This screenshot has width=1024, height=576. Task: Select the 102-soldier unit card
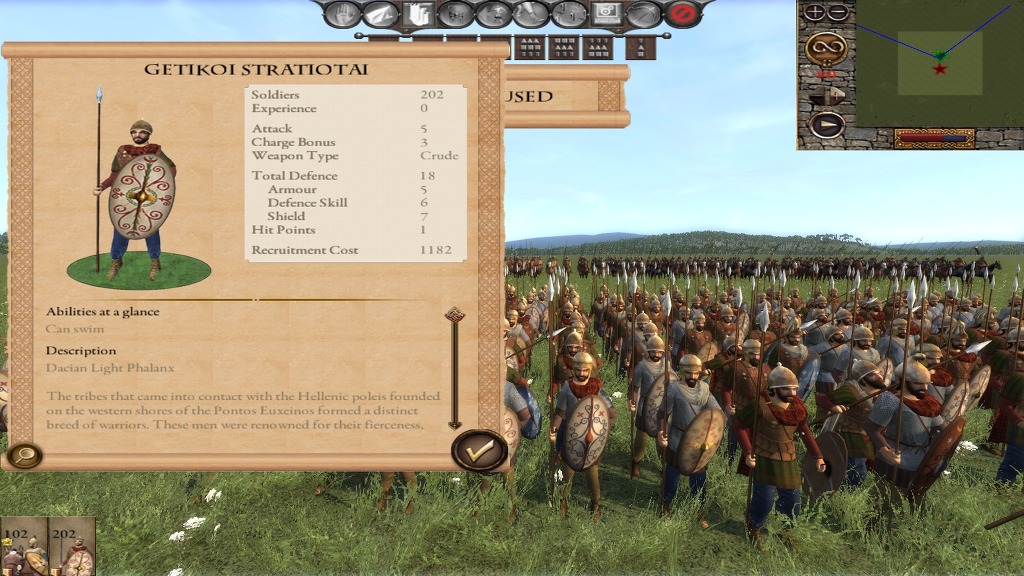(23, 547)
